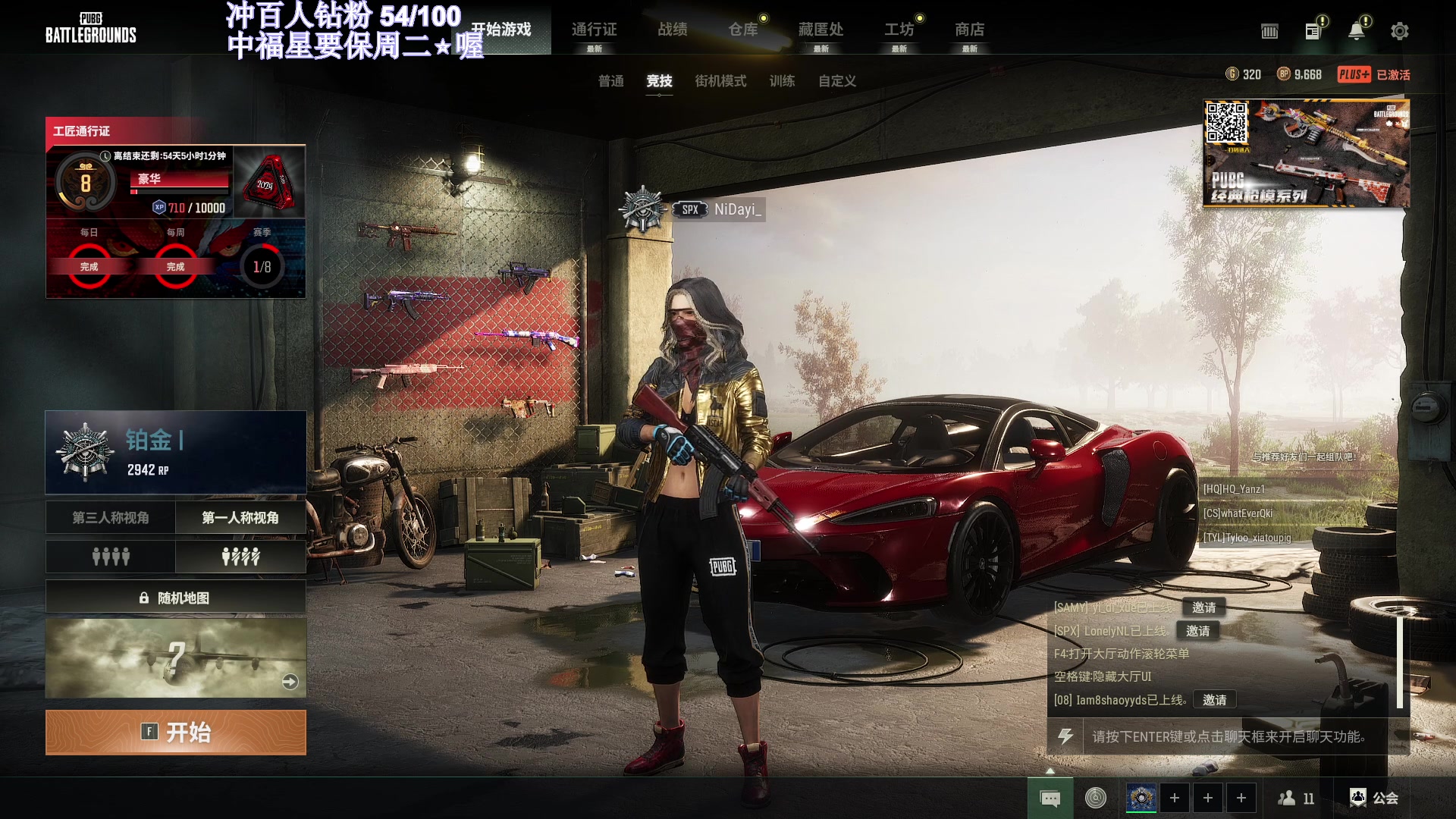Click the orange 开始 start button
This screenshot has width=1456, height=819.
click(176, 733)
